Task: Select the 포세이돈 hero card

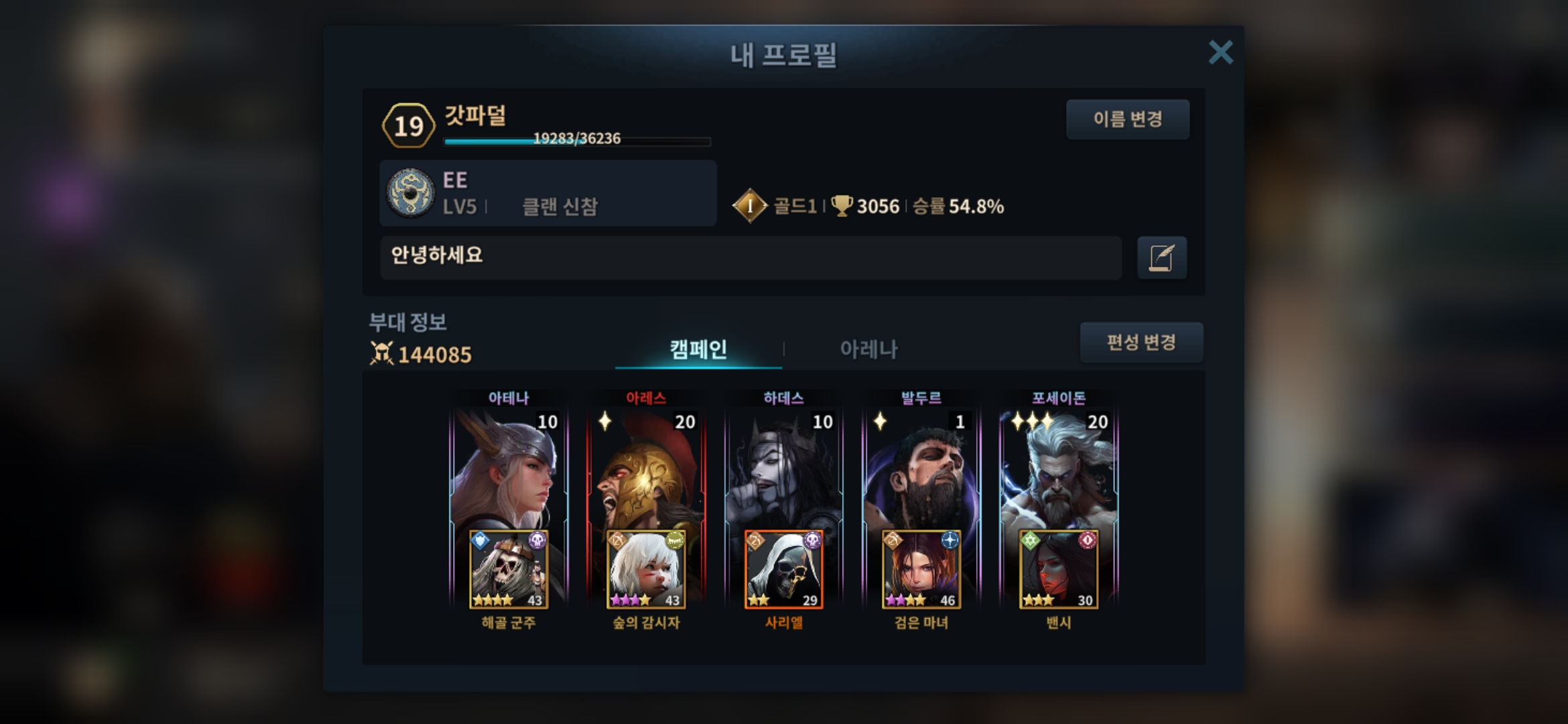Action: tap(1059, 469)
